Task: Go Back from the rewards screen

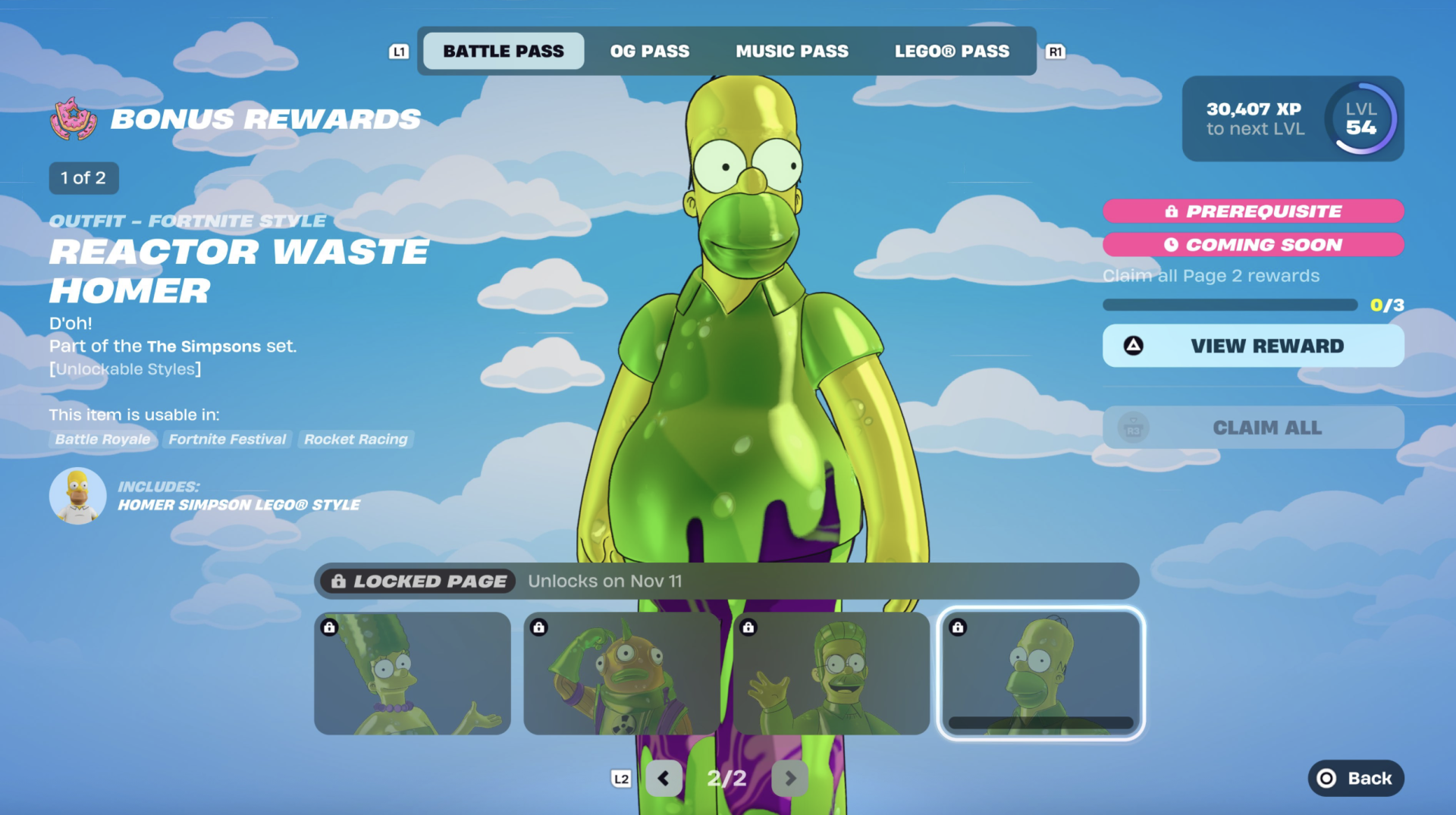Action: (1355, 779)
